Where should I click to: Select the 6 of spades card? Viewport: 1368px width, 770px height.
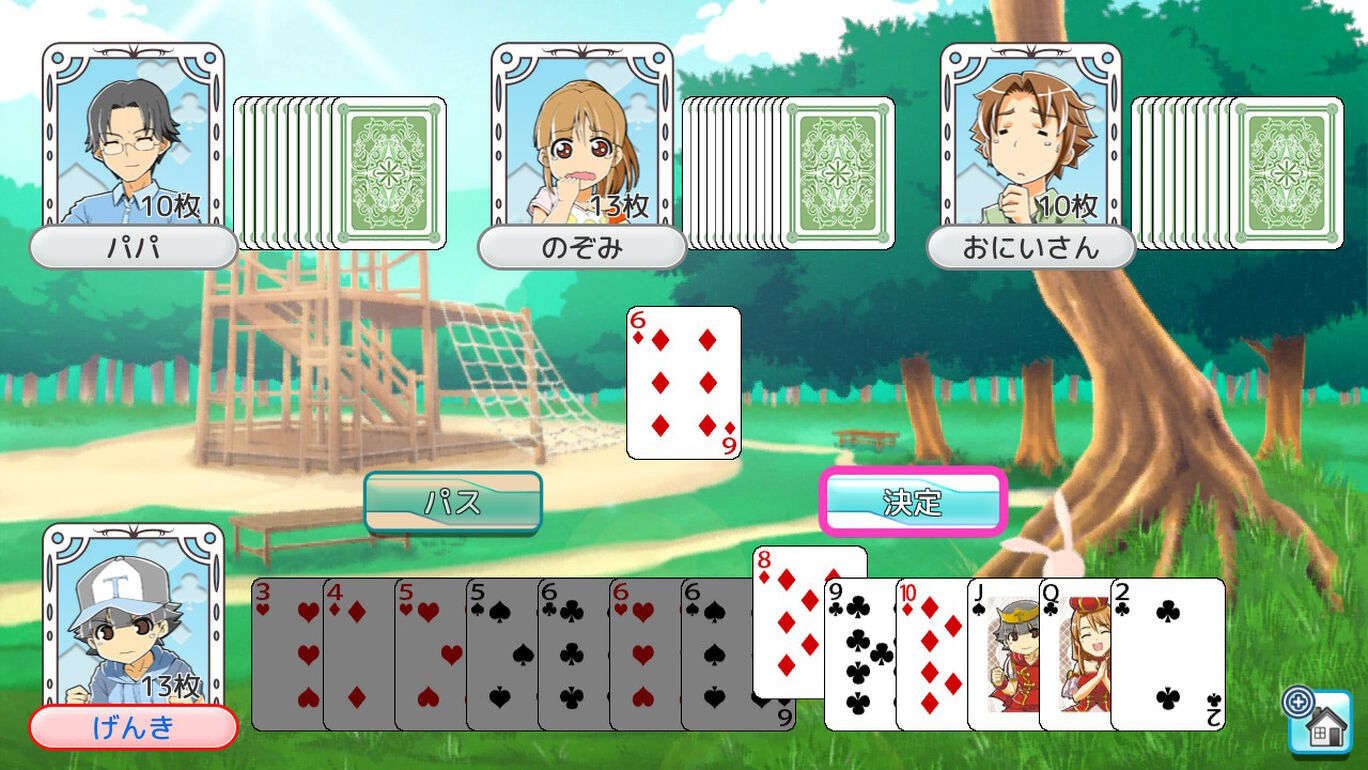(716, 655)
